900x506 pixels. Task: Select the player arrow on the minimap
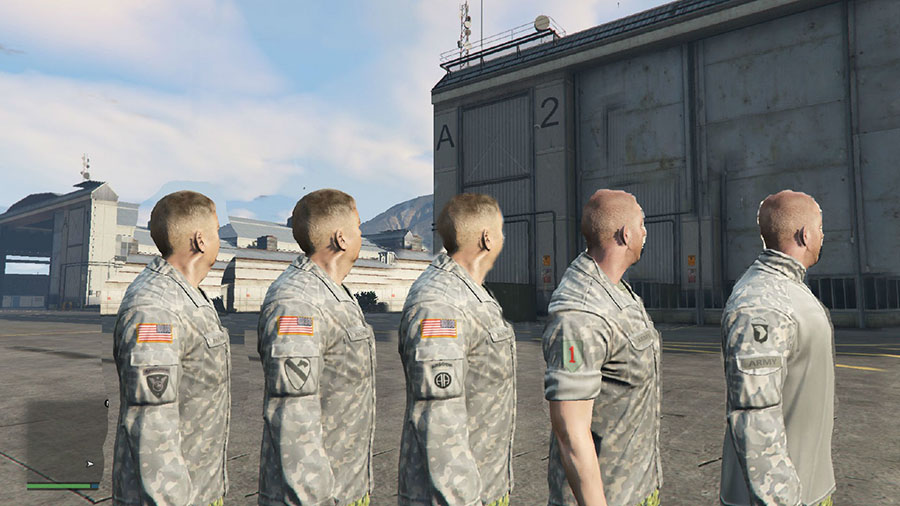click(90, 464)
